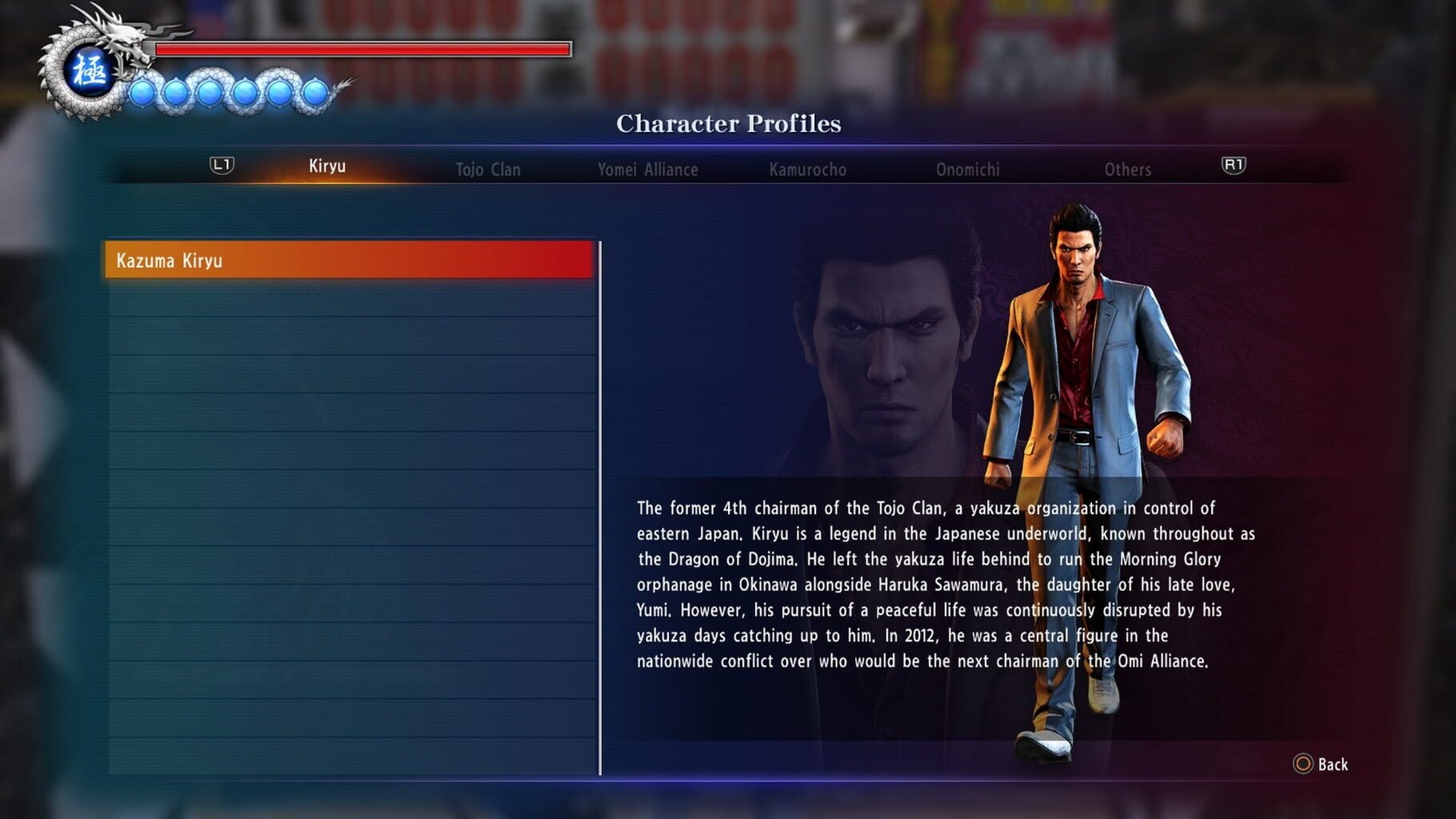Screen dimensions: 1456x819
Task: Switch to the Kamurocho tab
Action: tap(809, 170)
